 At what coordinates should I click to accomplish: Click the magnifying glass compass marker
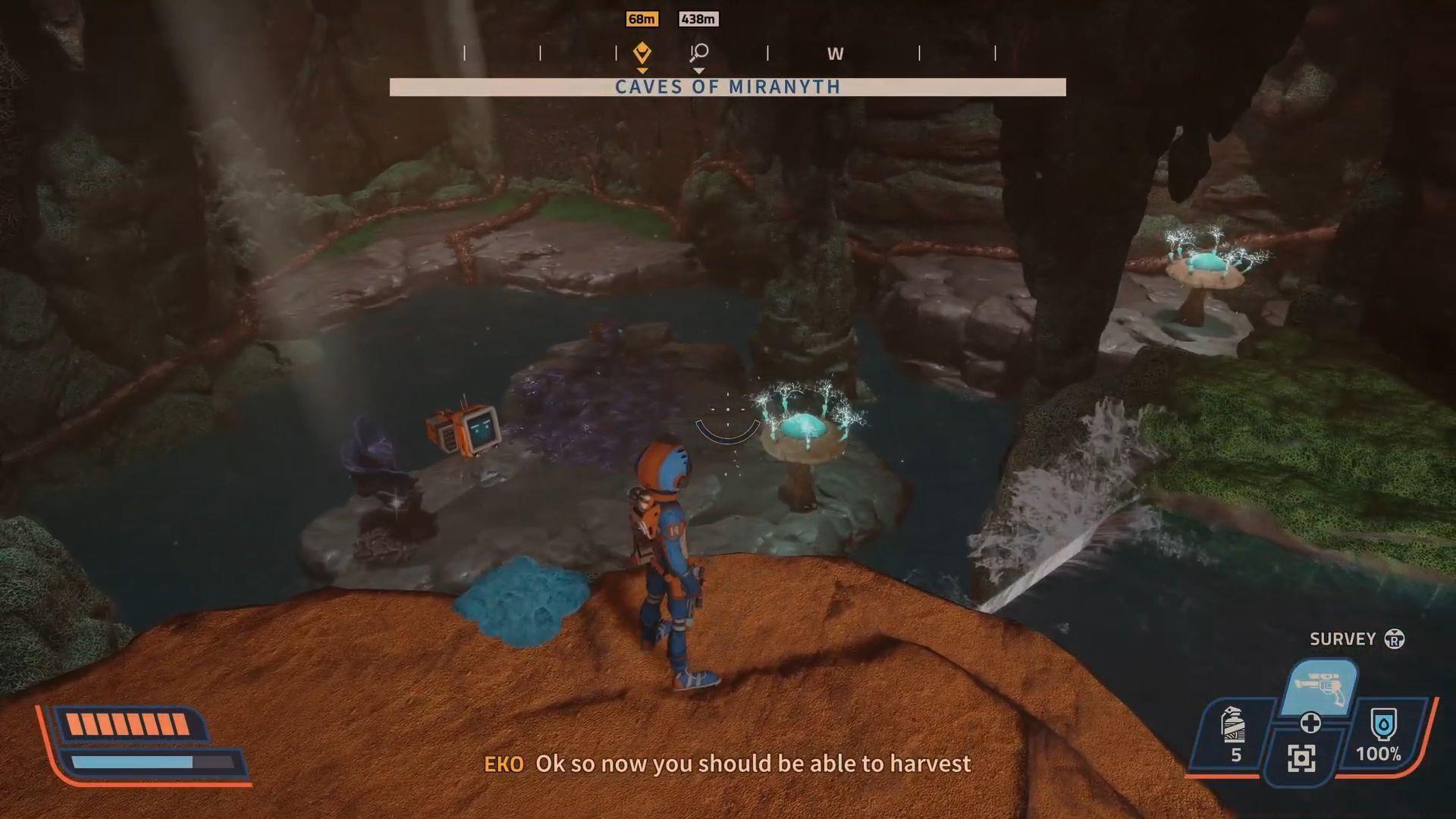tap(698, 52)
